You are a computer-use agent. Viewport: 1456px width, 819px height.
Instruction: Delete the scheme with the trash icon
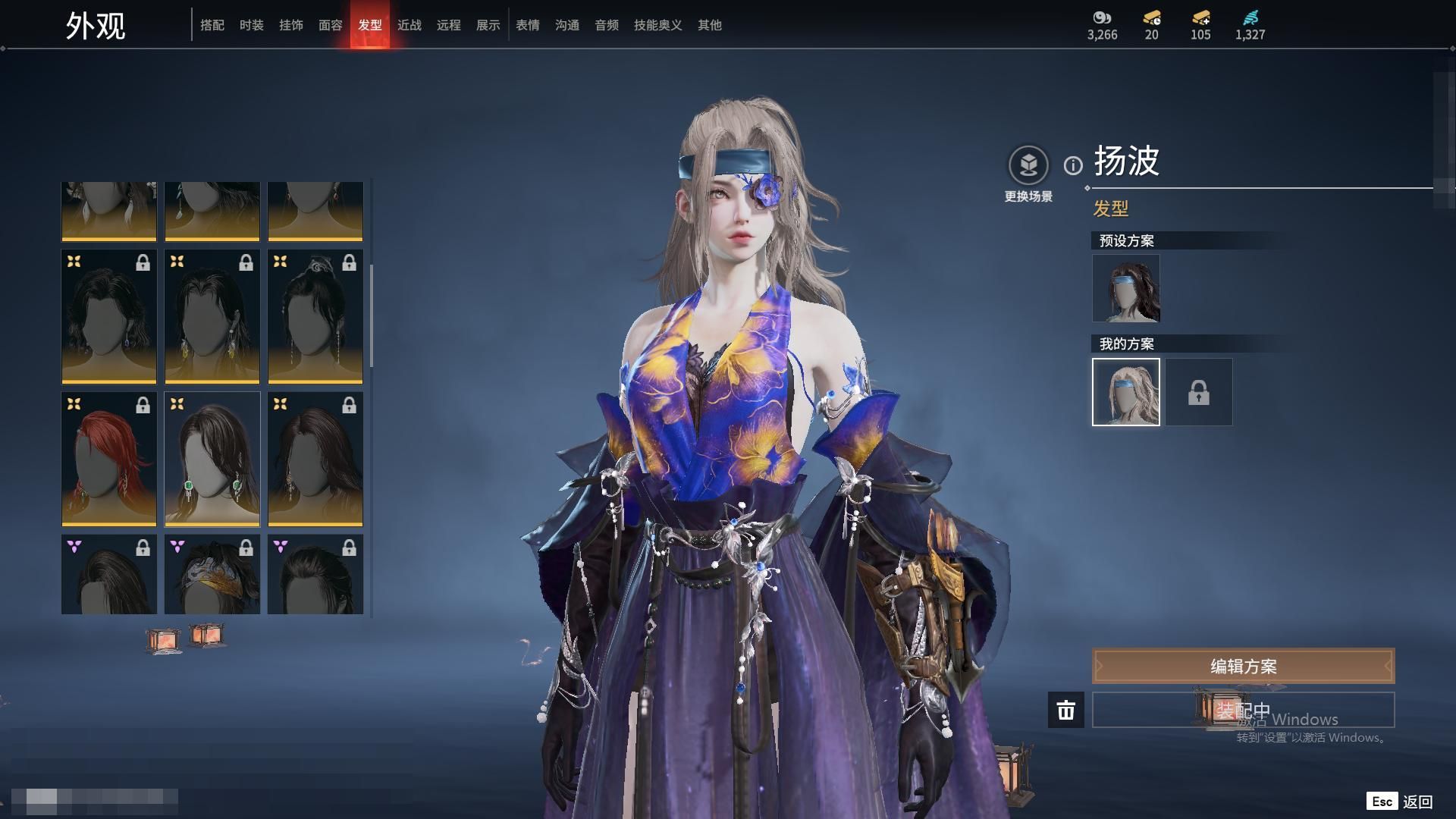click(1065, 710)
